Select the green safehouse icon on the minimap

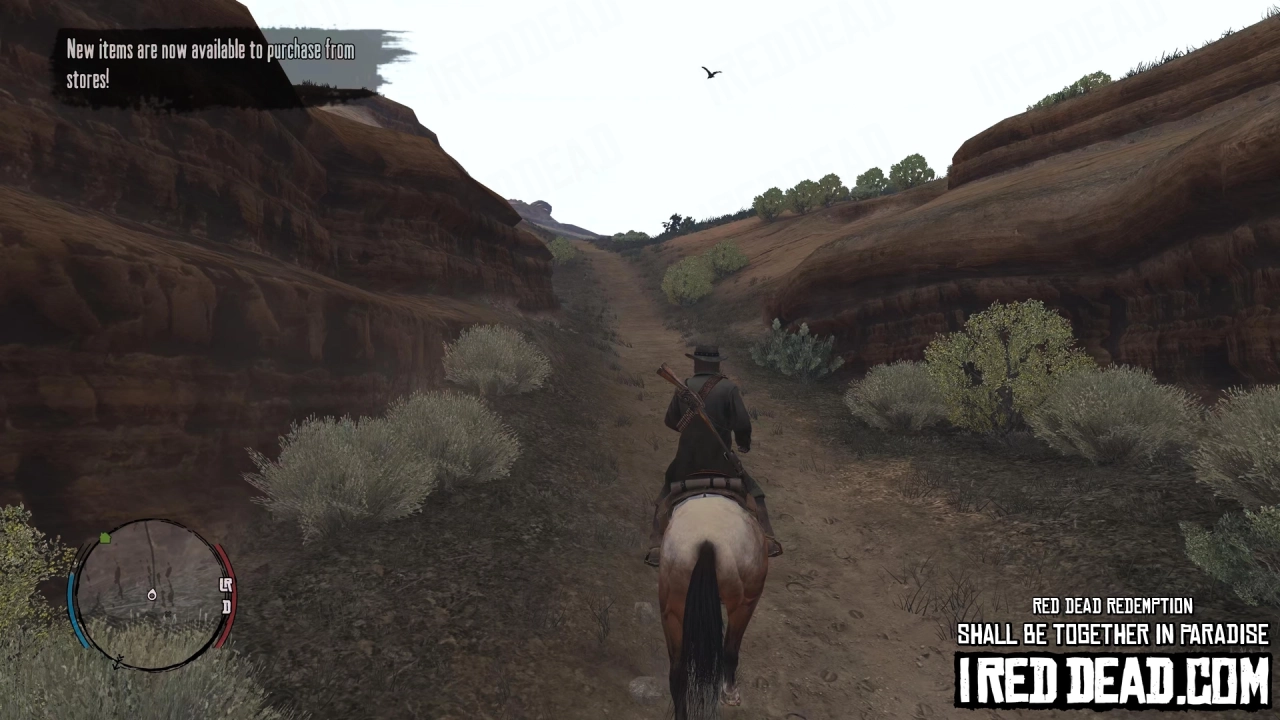click(x=105, y=537)
